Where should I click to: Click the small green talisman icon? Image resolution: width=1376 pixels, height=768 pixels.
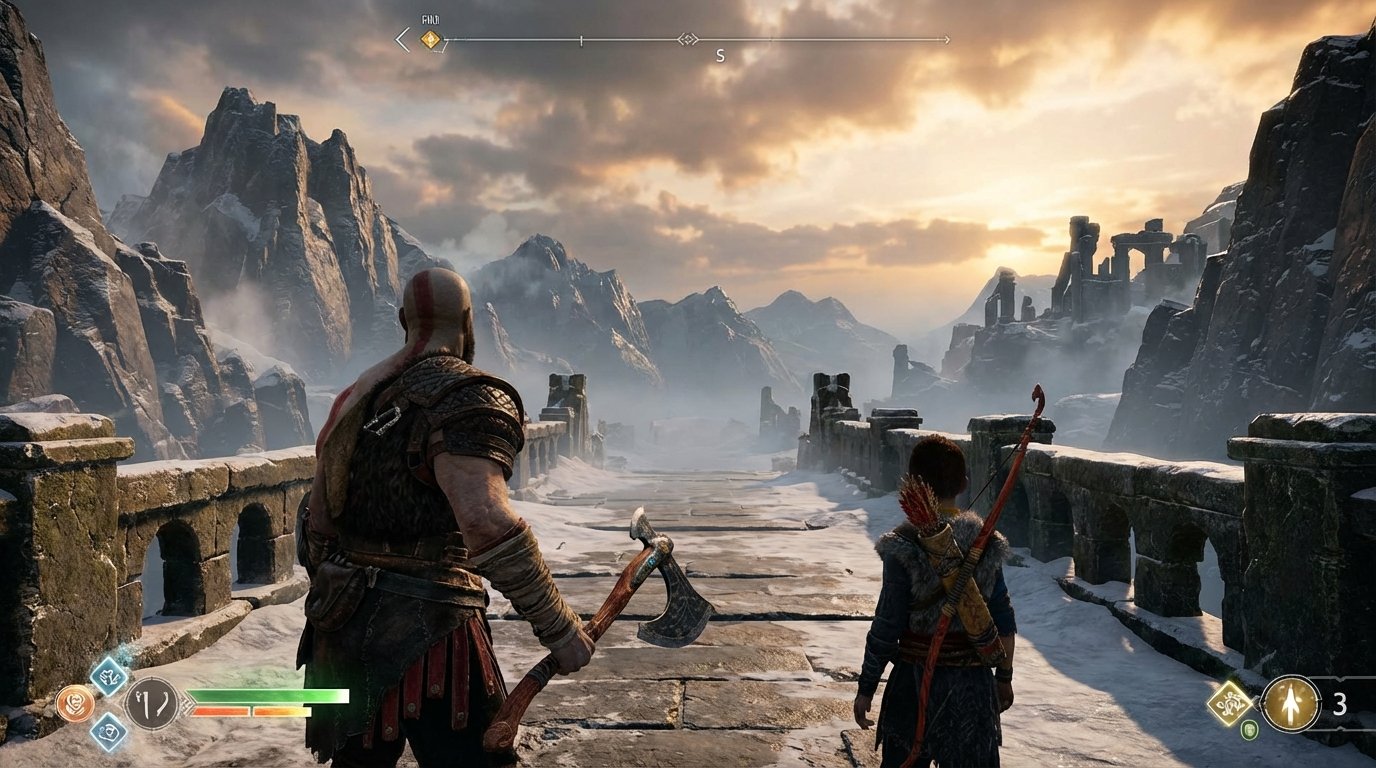point(1250,729)
